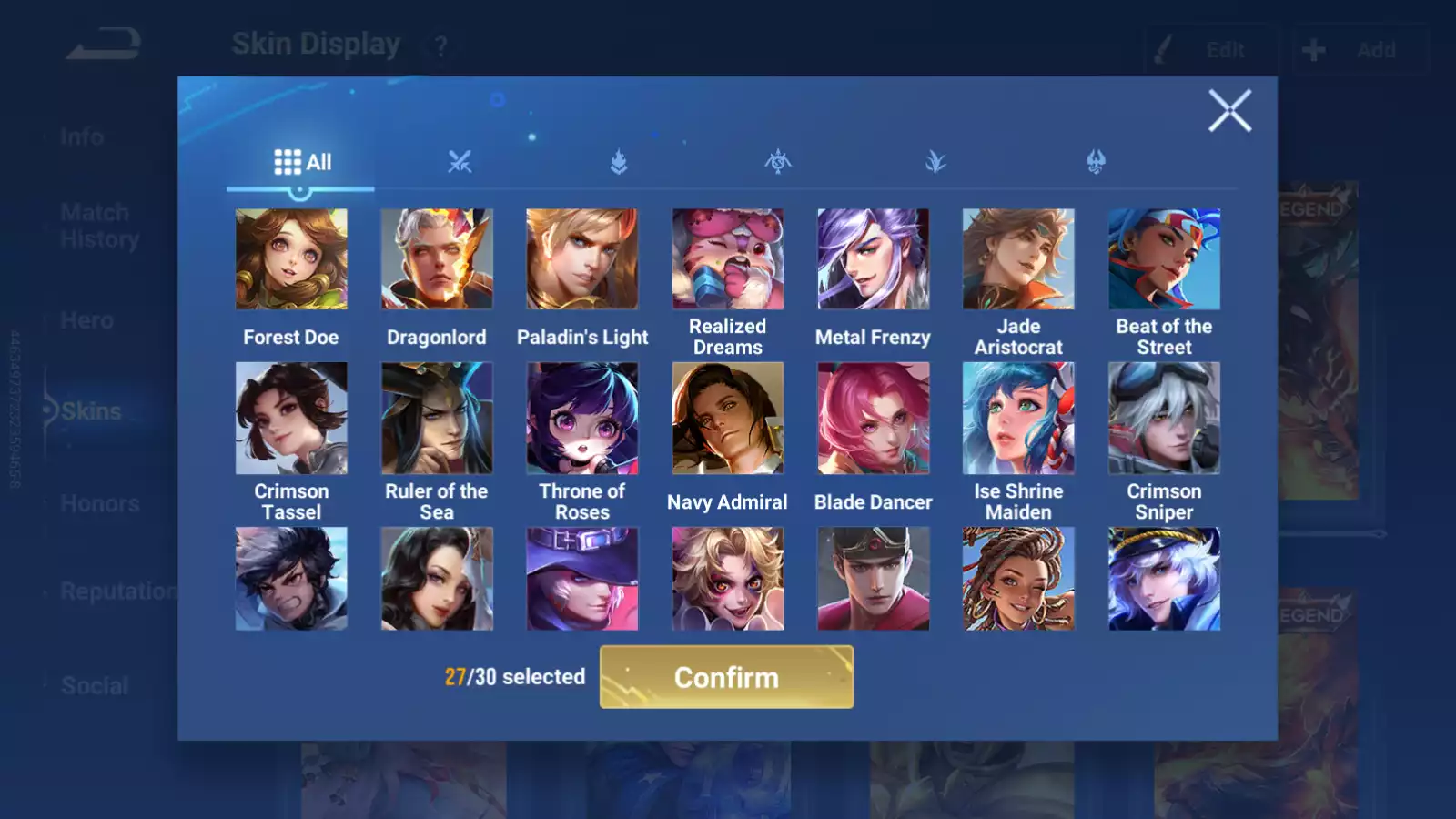This screenshot has height=819, width=1456.
Task: Pick the Beat of the Street skin
Action: pyautogui.click(x=1164, y=259)
